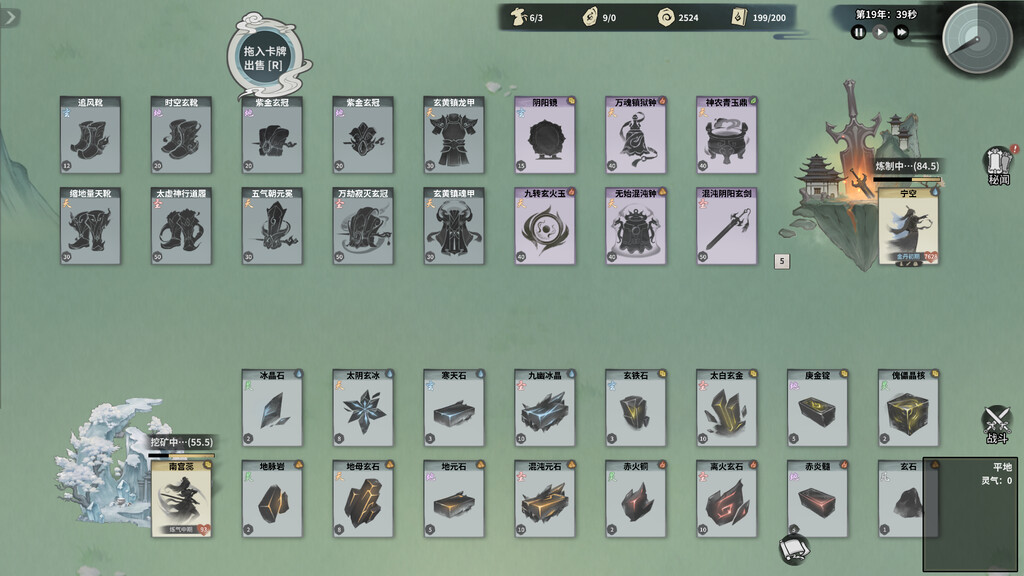Image resolution: width=1024 pixels, height=576 pixels.
Task: Resume normal speed with the play button
Action: [880, 32]
